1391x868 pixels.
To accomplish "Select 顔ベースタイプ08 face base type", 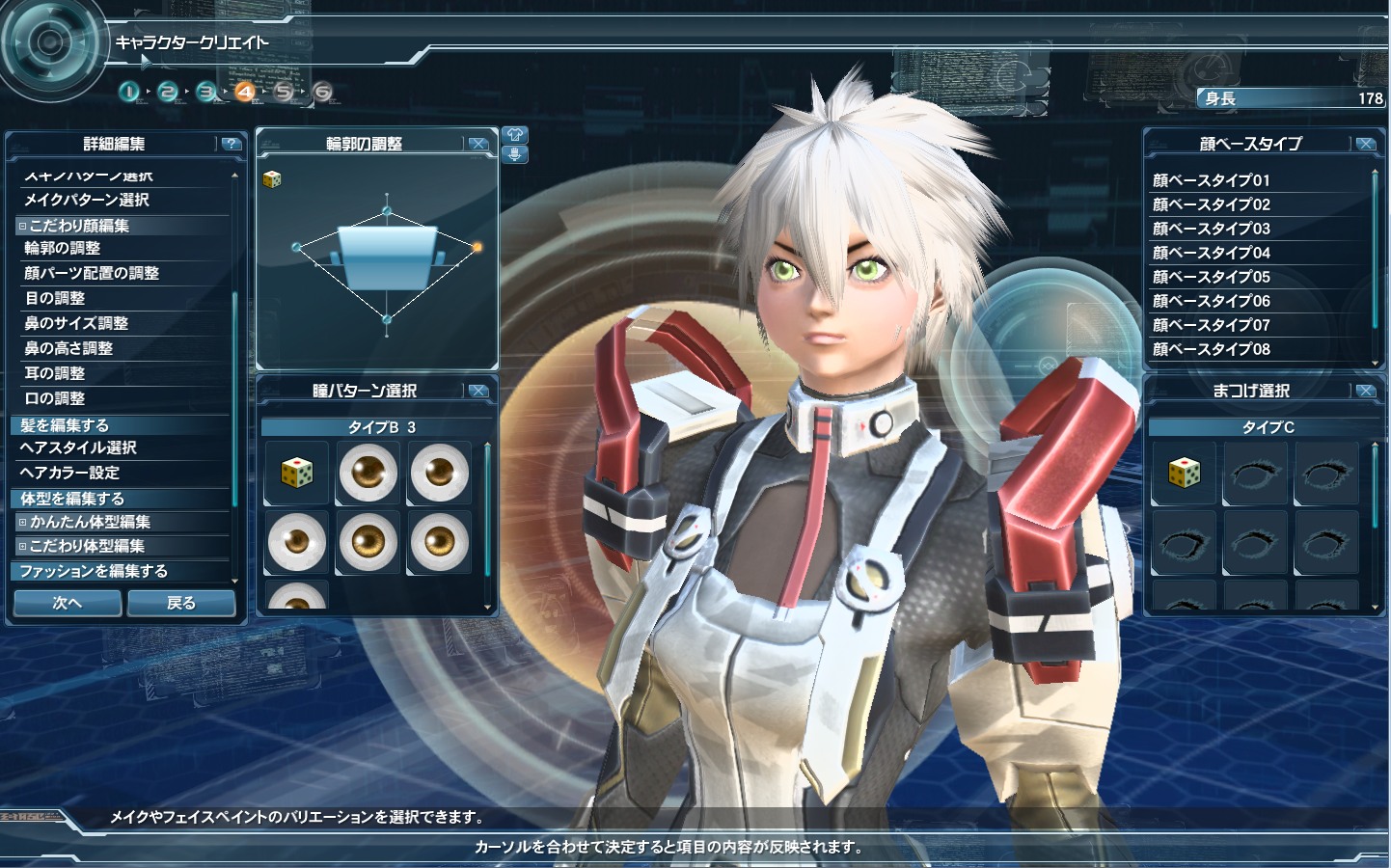I will pyautogui.click(x=1211, y=349).
